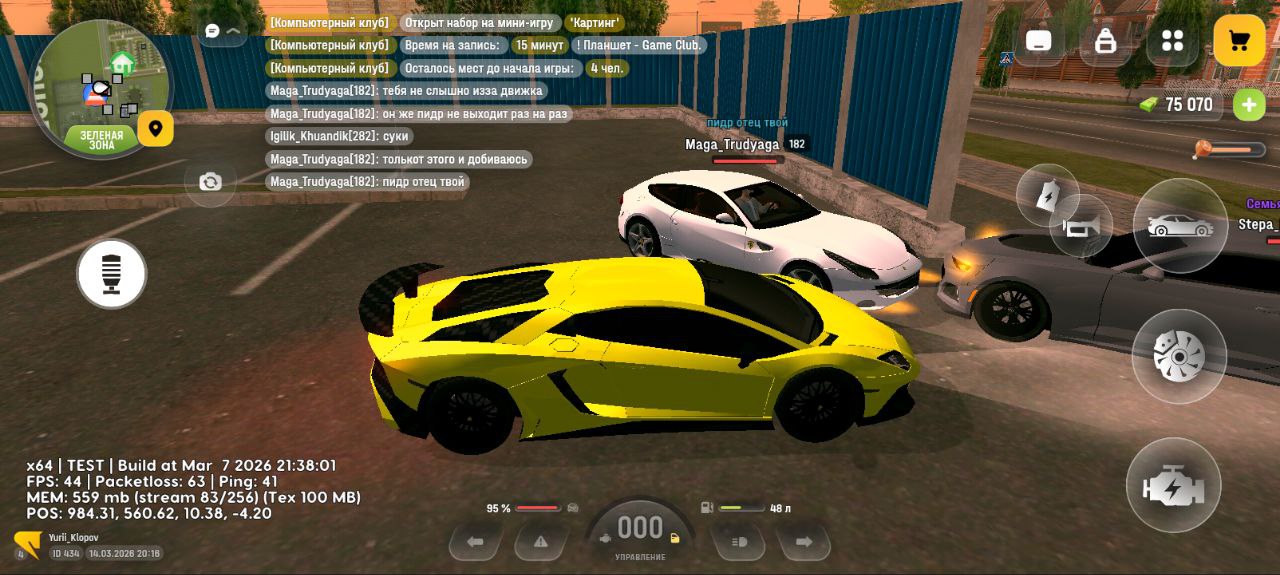This screenshot has width=1280, height=575.
Task: Toggle the car headlights
Action: point(739,542)
